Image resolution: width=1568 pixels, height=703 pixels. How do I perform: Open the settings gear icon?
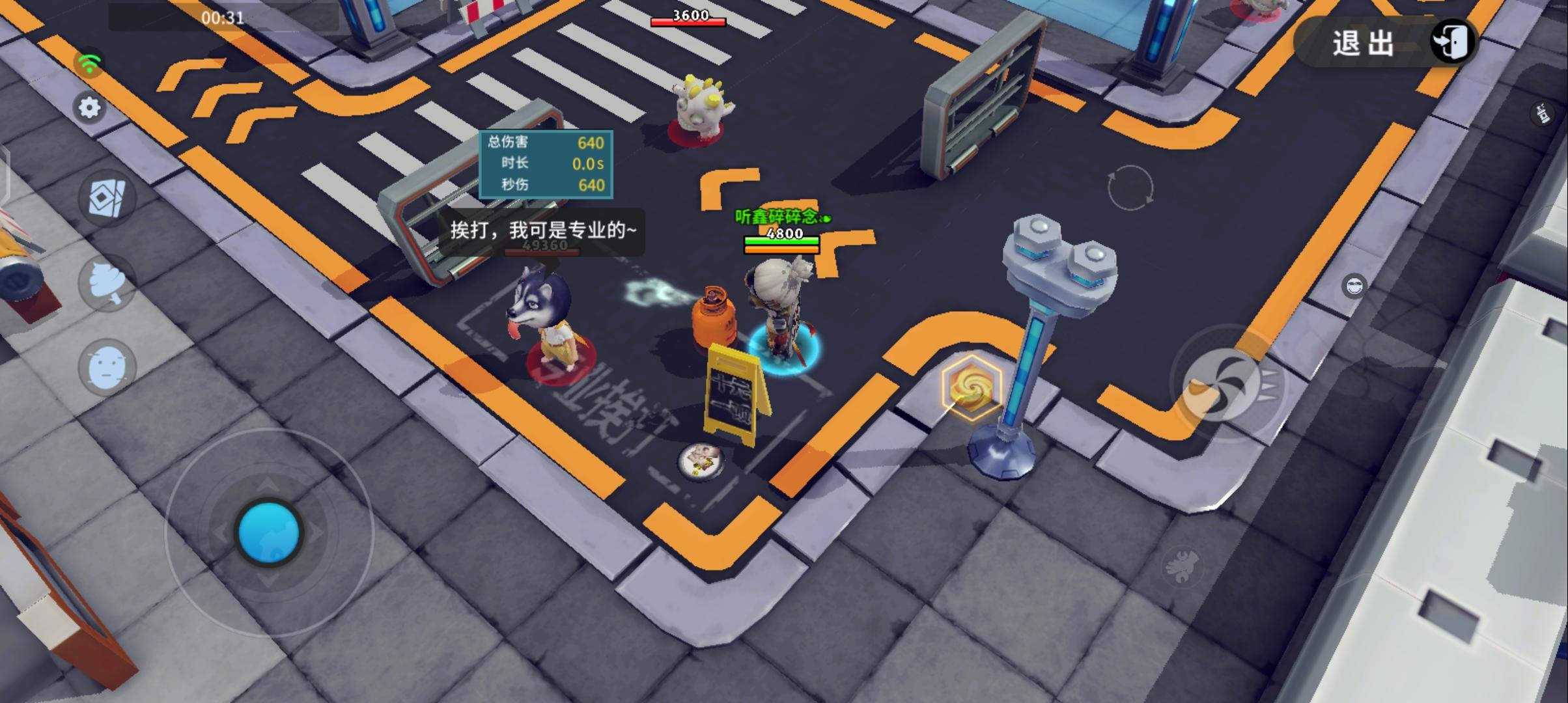[x=90, y=107]
